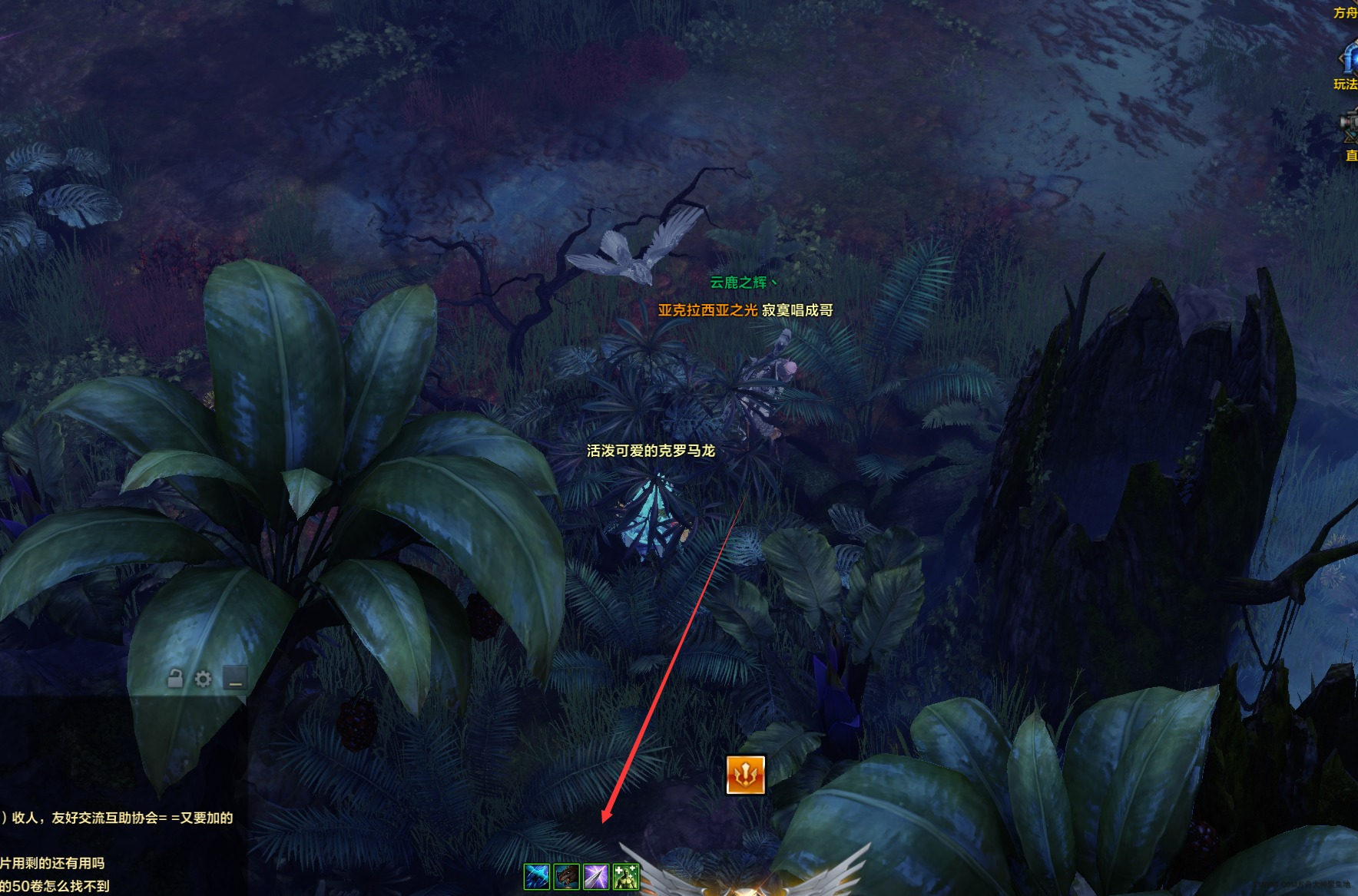The height and width of the screenshot is (896, 1358).
Task: Open chat settings with the gear icon
Action: click(203, 679)
